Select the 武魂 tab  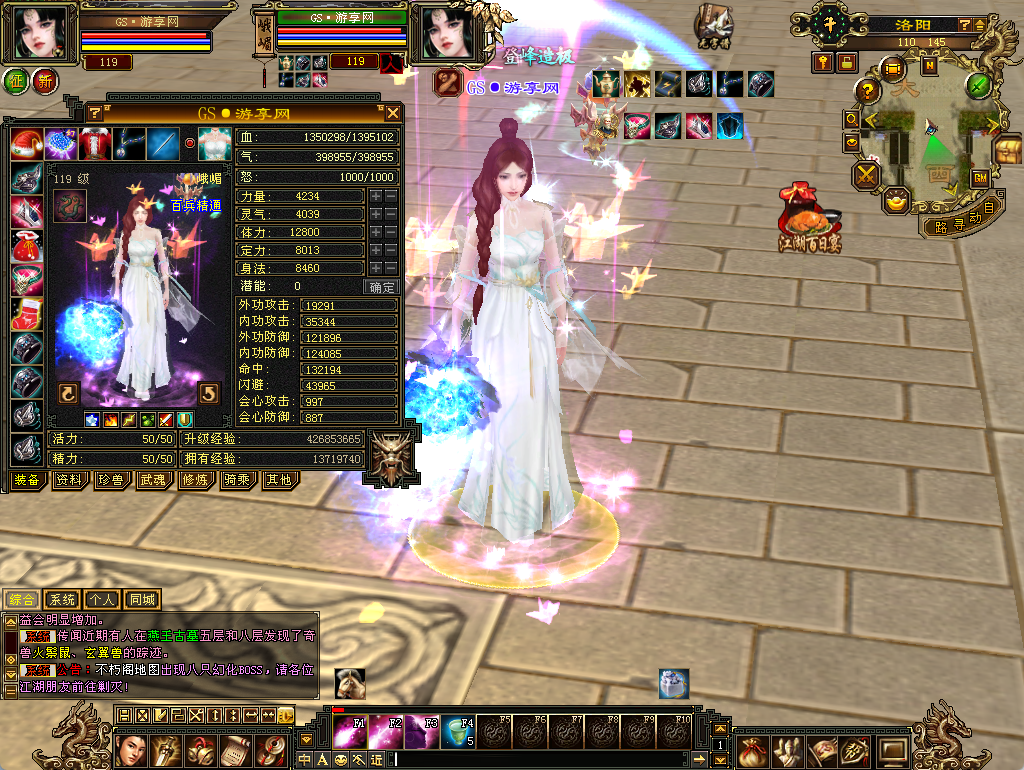pos(152,480)
